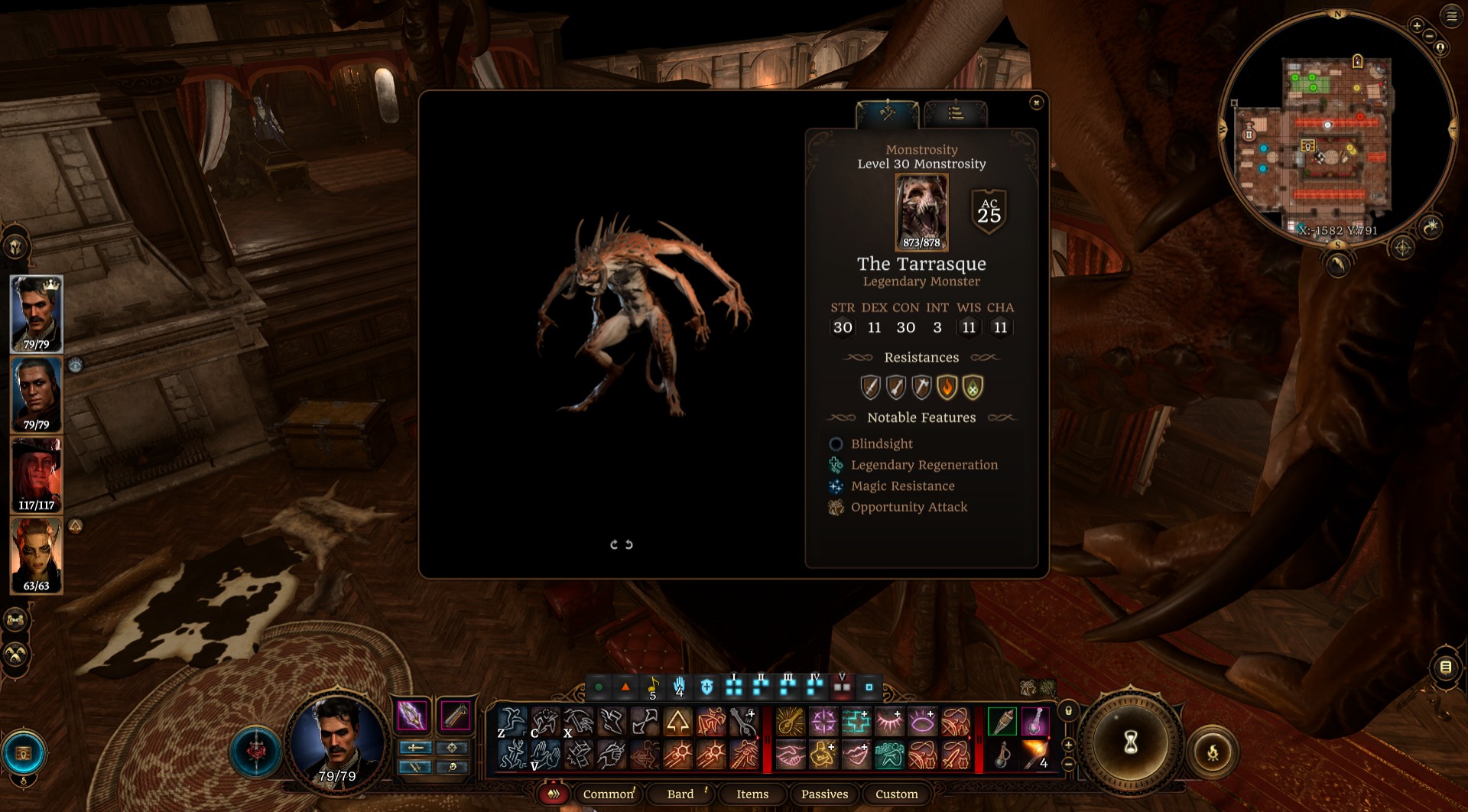Select the party member with 63 health
This screenshot has width=1468, height=812.
point(36,555)
